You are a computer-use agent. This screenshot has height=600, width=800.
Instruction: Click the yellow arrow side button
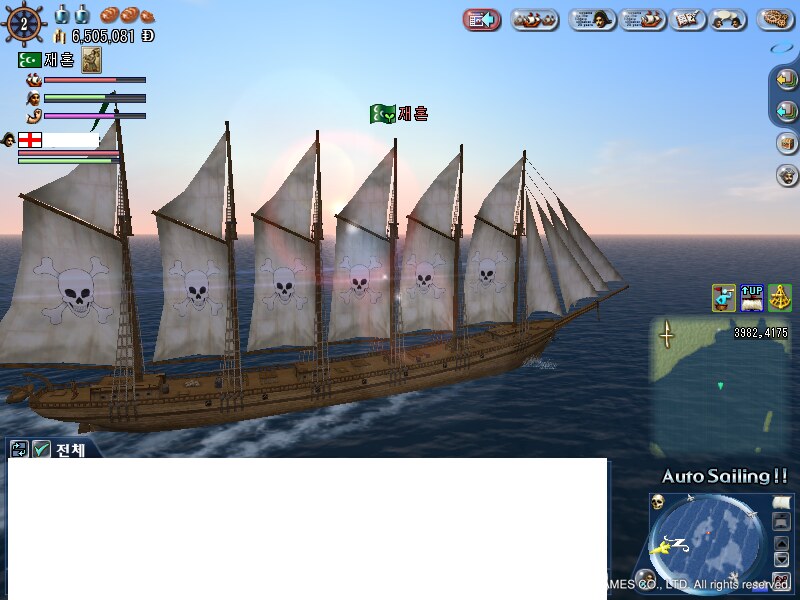pyautogui.click(x=787, y=80)
